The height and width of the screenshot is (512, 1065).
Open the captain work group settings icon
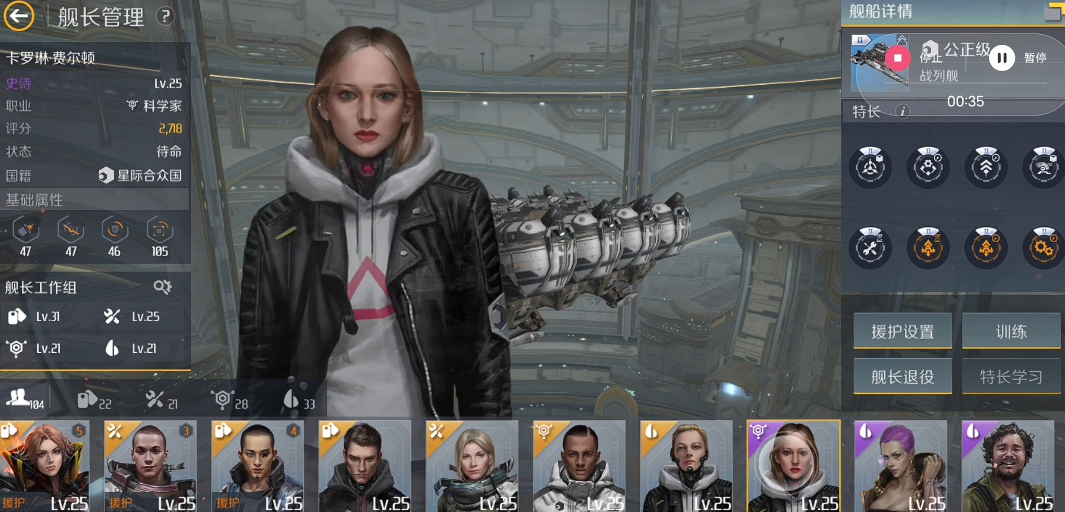[162, 287]
